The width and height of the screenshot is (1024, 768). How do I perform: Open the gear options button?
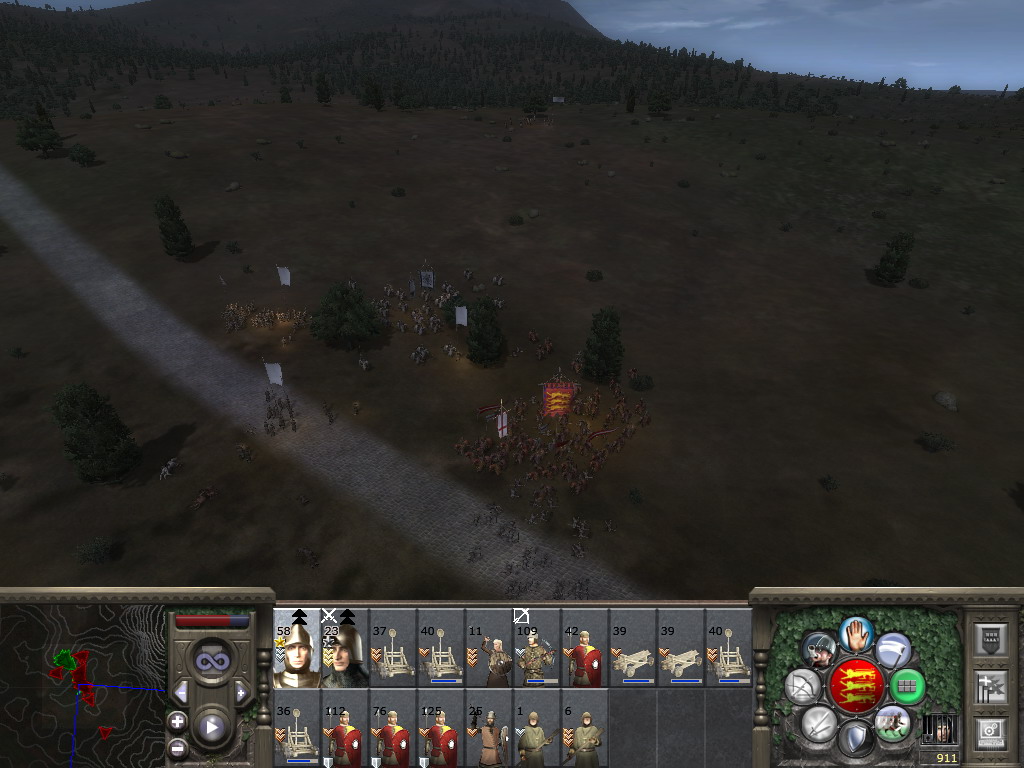click(x=989, y=732)
